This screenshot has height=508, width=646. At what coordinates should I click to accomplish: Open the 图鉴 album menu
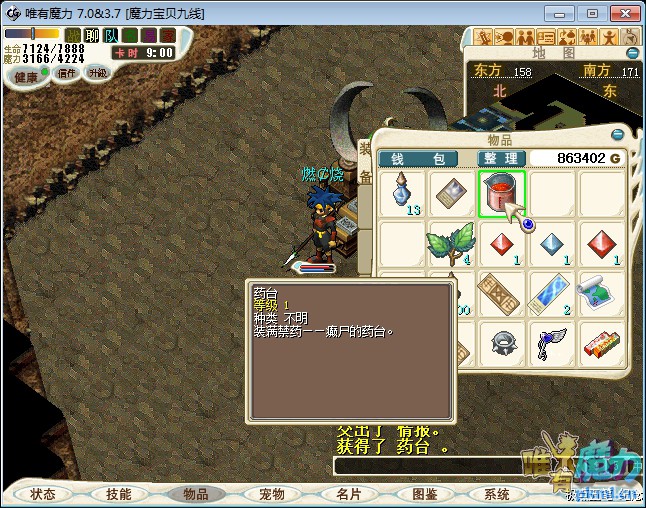(x=423, y=494)
